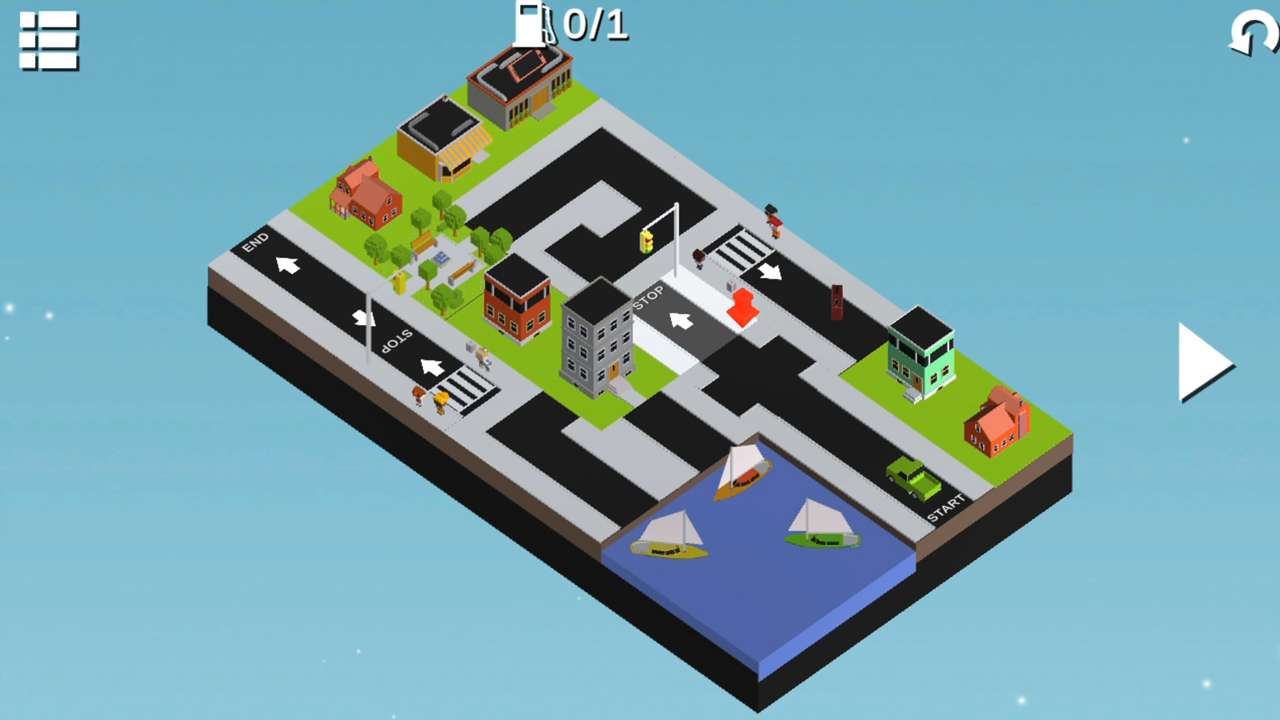The width and height of the screenshot is (1280, 720).
Task: Select the white arrow tile near the traffic light
Action: pos(680,322)
